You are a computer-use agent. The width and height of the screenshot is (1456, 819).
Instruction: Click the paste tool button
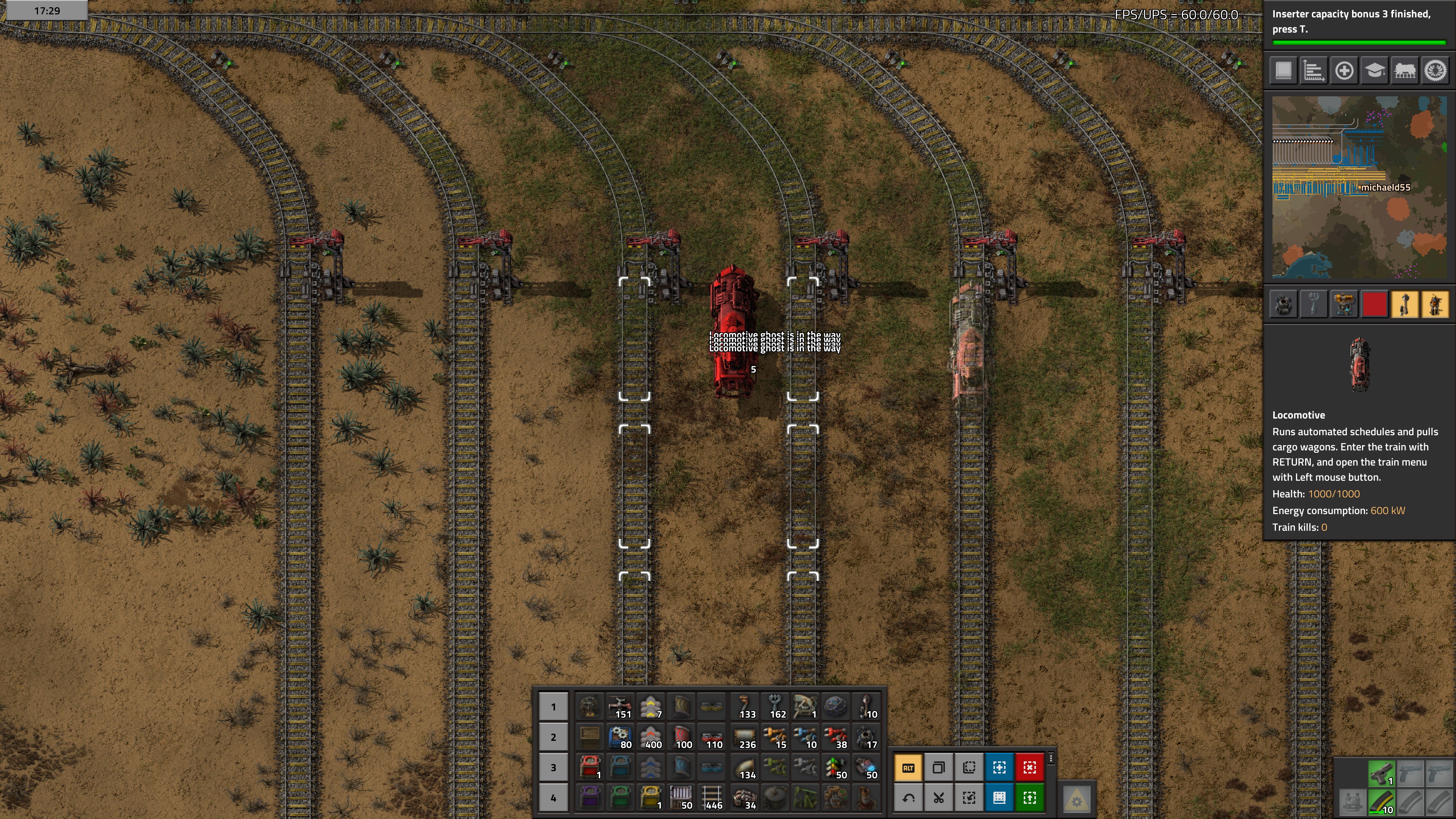pos(970,767)
